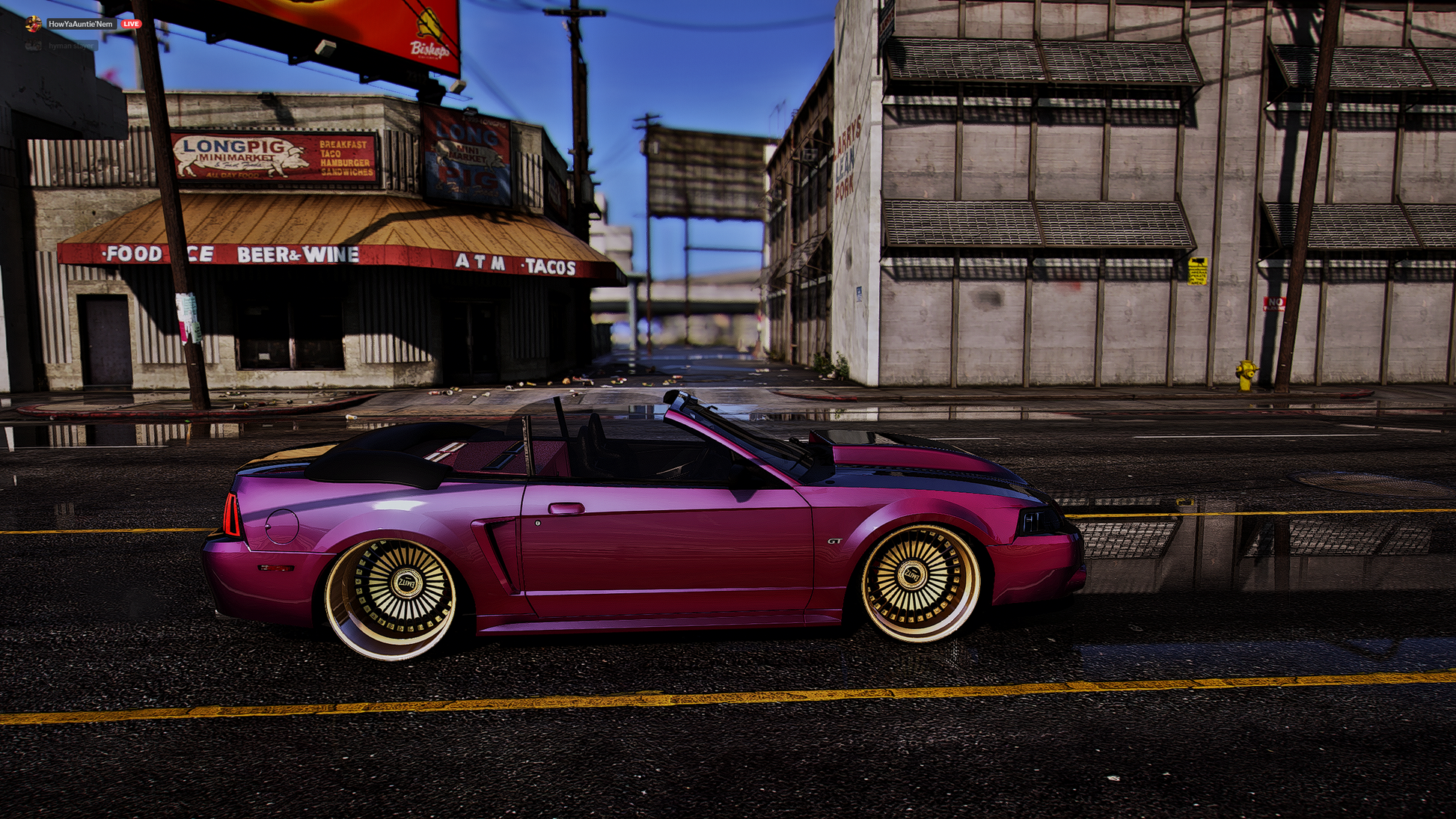Select hyman slayer in the voice overlay
1456x819 pixels.
point(71,46)
